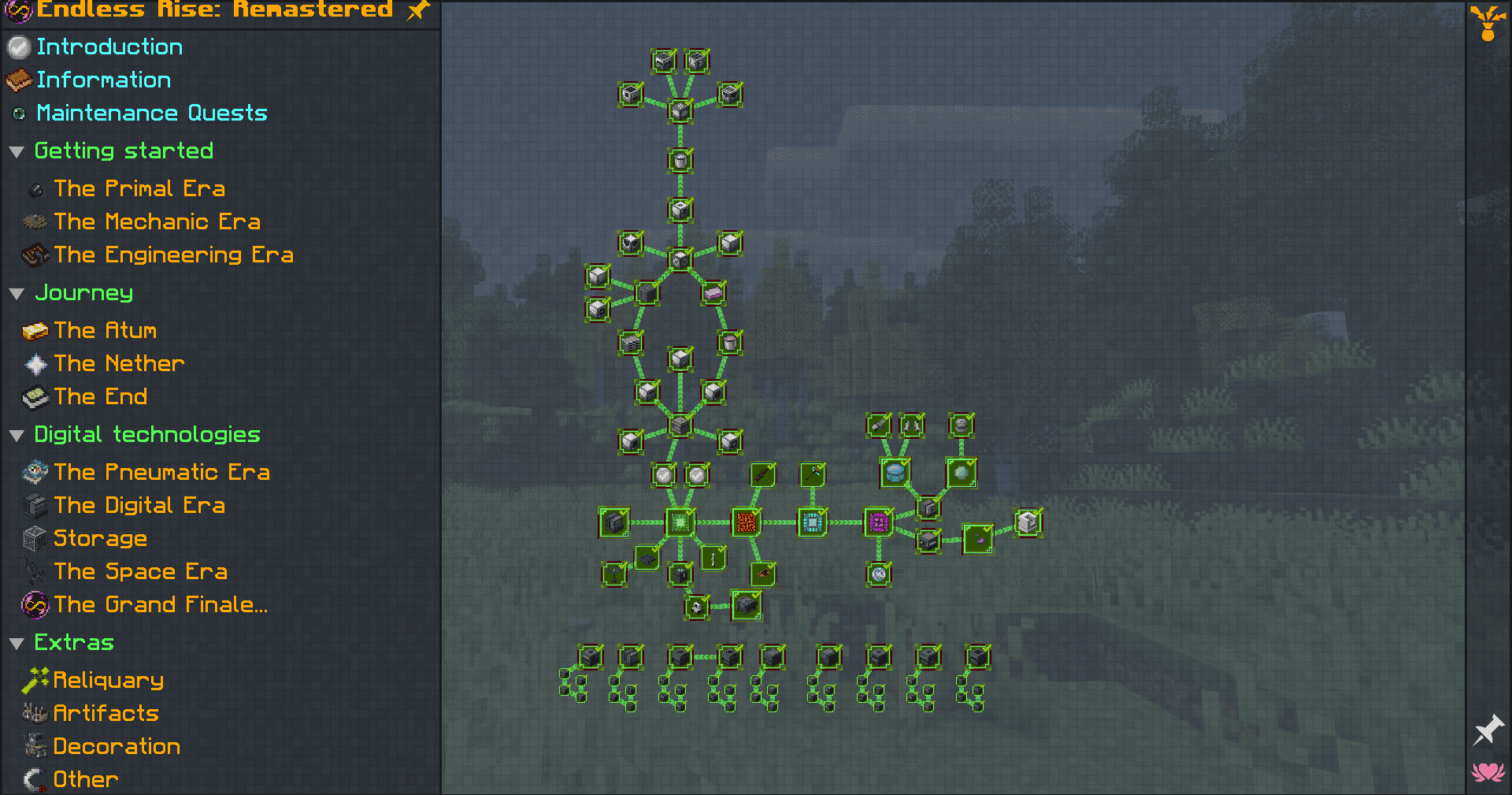This screenshot has height=795, width=1512.
Task: Collapse the Journey section
Action: pyautogui.click(x=17, y=293)
